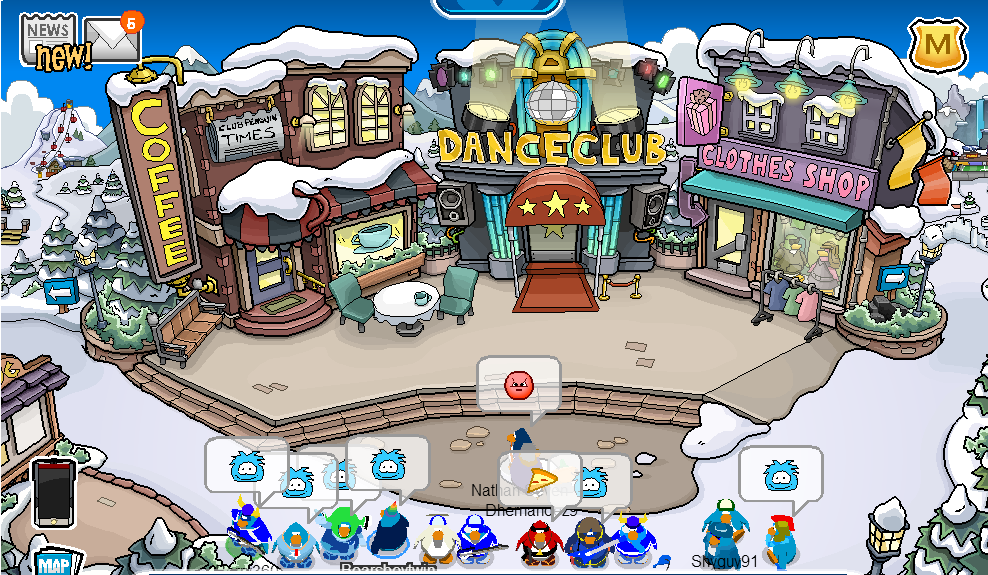Click the gold moderator M badge
The height and width of the screenshot is (575, 988).
click(936, 45)
